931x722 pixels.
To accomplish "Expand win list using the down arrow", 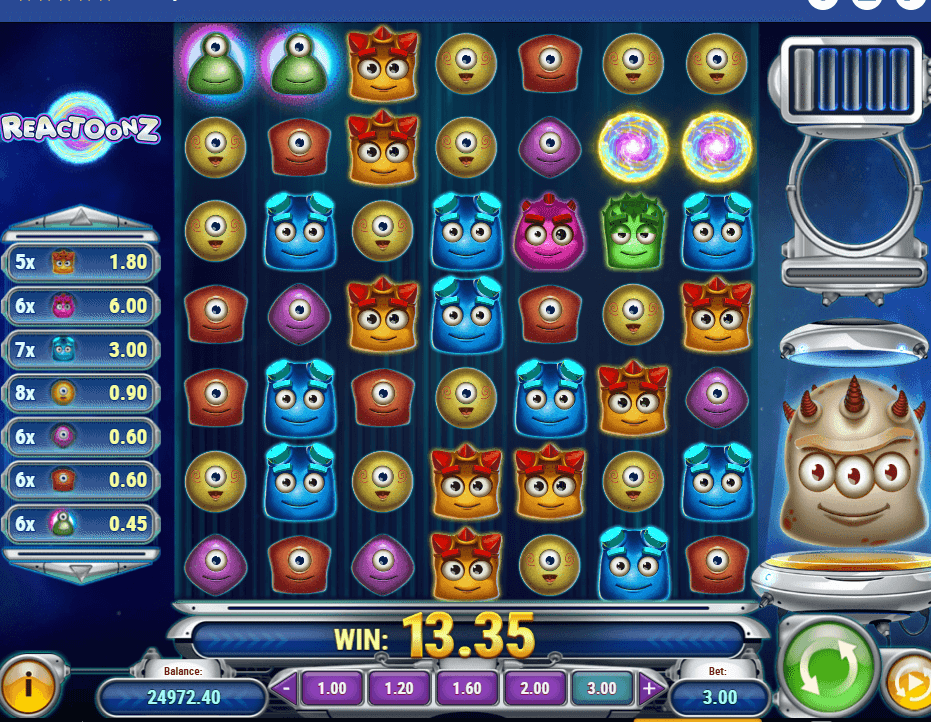I will (80, 570).
